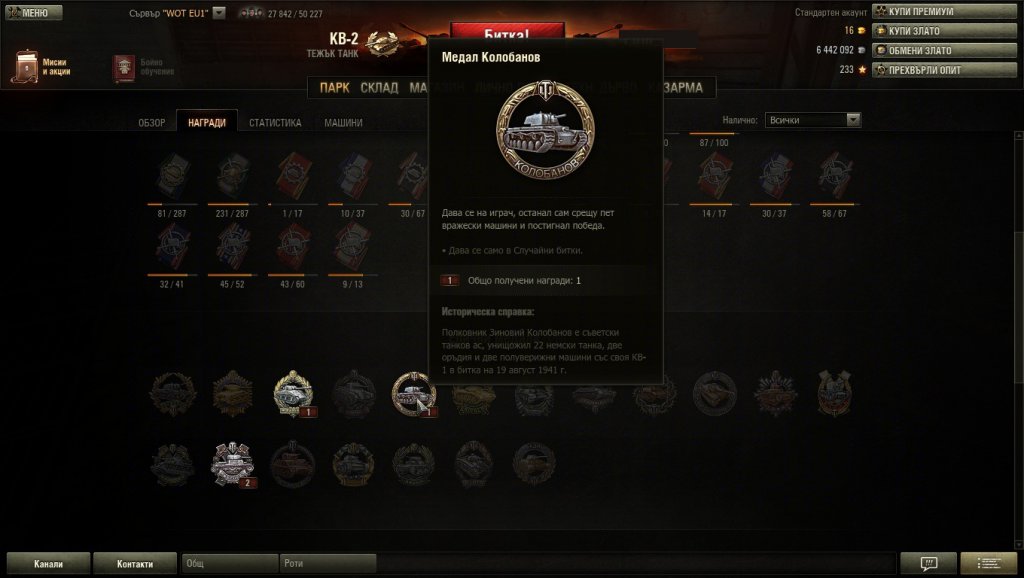The height and width of the screenshot is (578, 1024).
Task: Switch to the Обзор tab
Action: coord(152,123)
